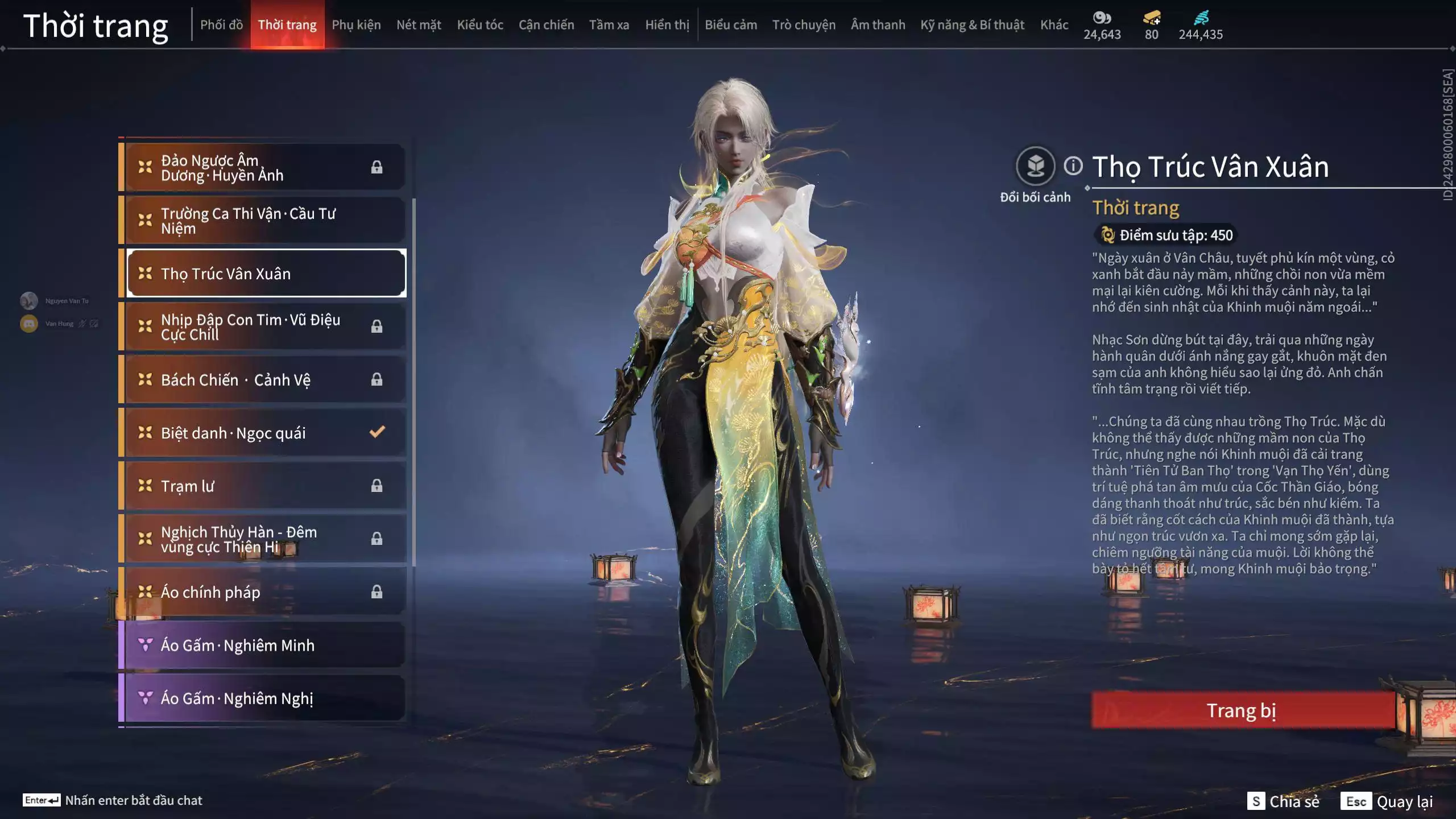Screen dimensions: 1456x819
Task: Go back with Quay lại
Action: [1387, 801]
